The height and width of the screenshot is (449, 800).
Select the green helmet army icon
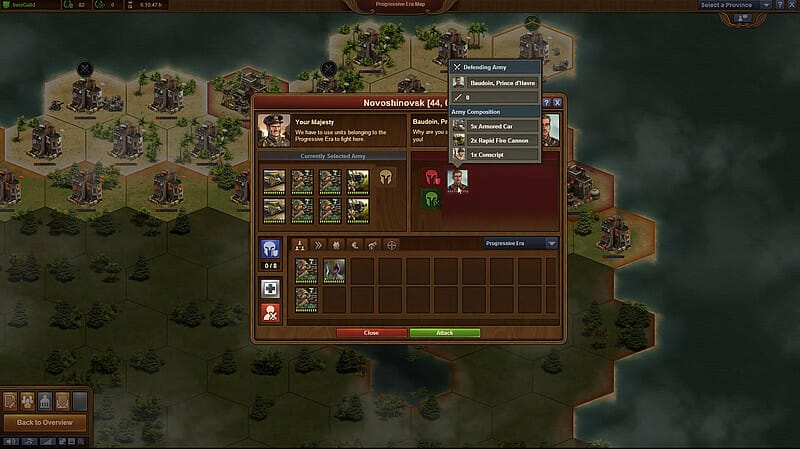pos(432,199)
